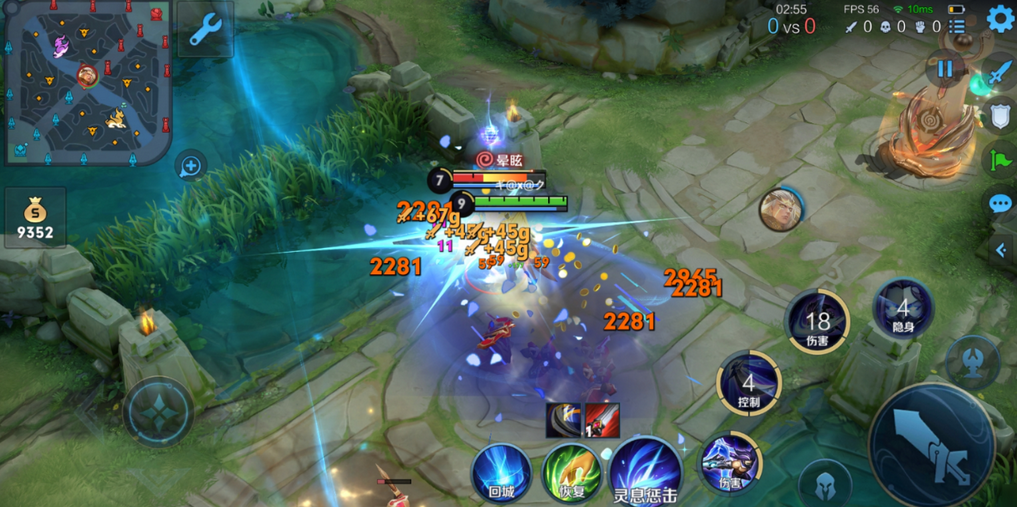Image resolution: width=1017 pixels, height=507 pixels.
Task: Open the shop via the 9352 gold button
Action: point(35,218)
